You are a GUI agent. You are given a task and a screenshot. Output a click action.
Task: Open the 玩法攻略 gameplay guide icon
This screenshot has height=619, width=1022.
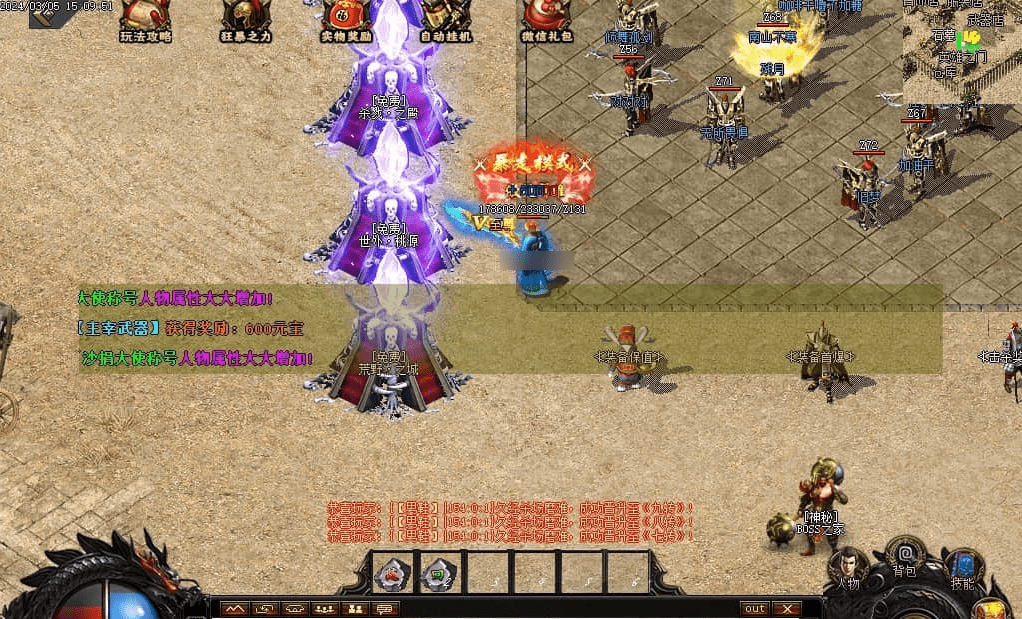click(145, 18)
